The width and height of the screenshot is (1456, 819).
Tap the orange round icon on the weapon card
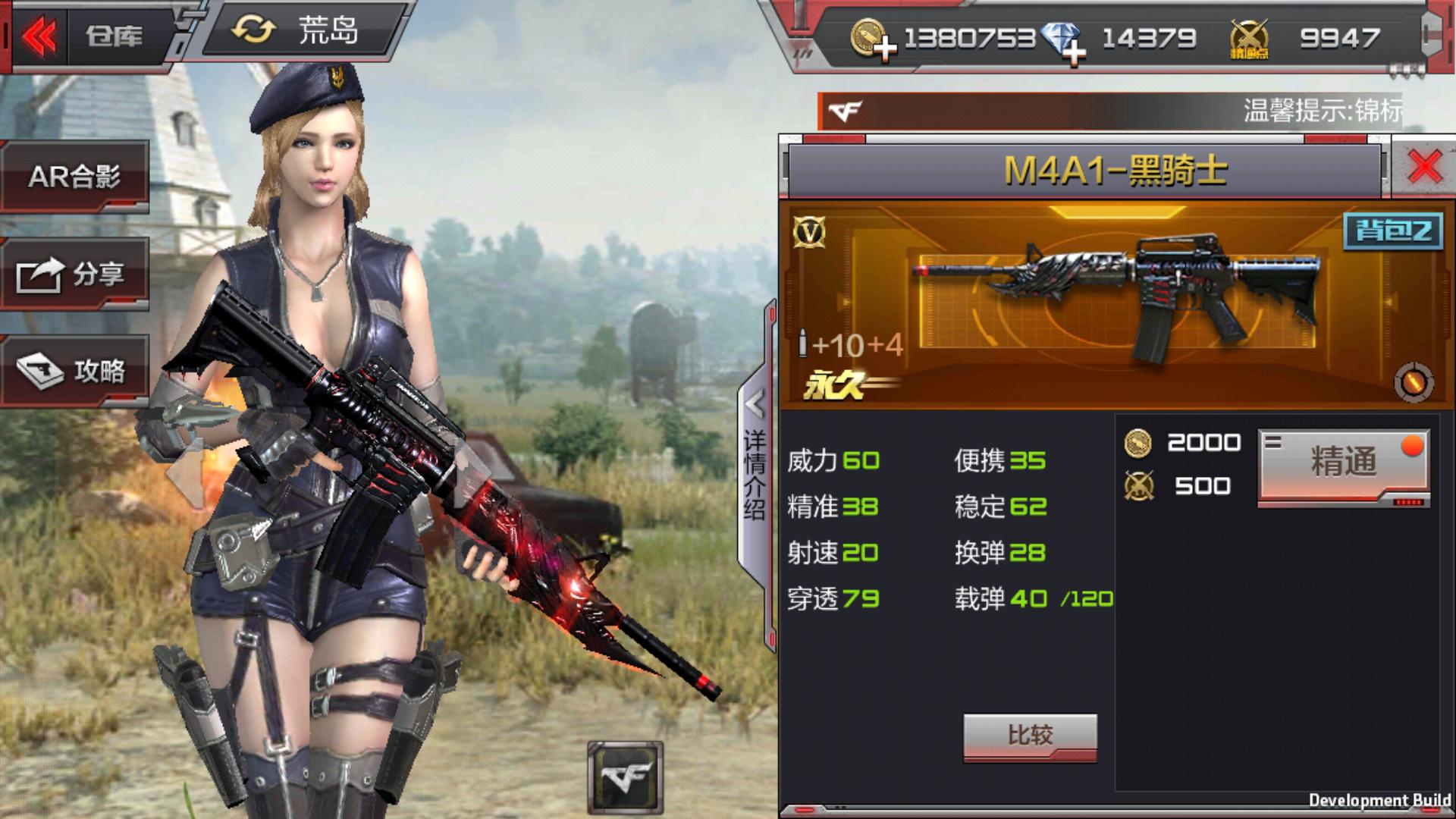[1413, 382]
